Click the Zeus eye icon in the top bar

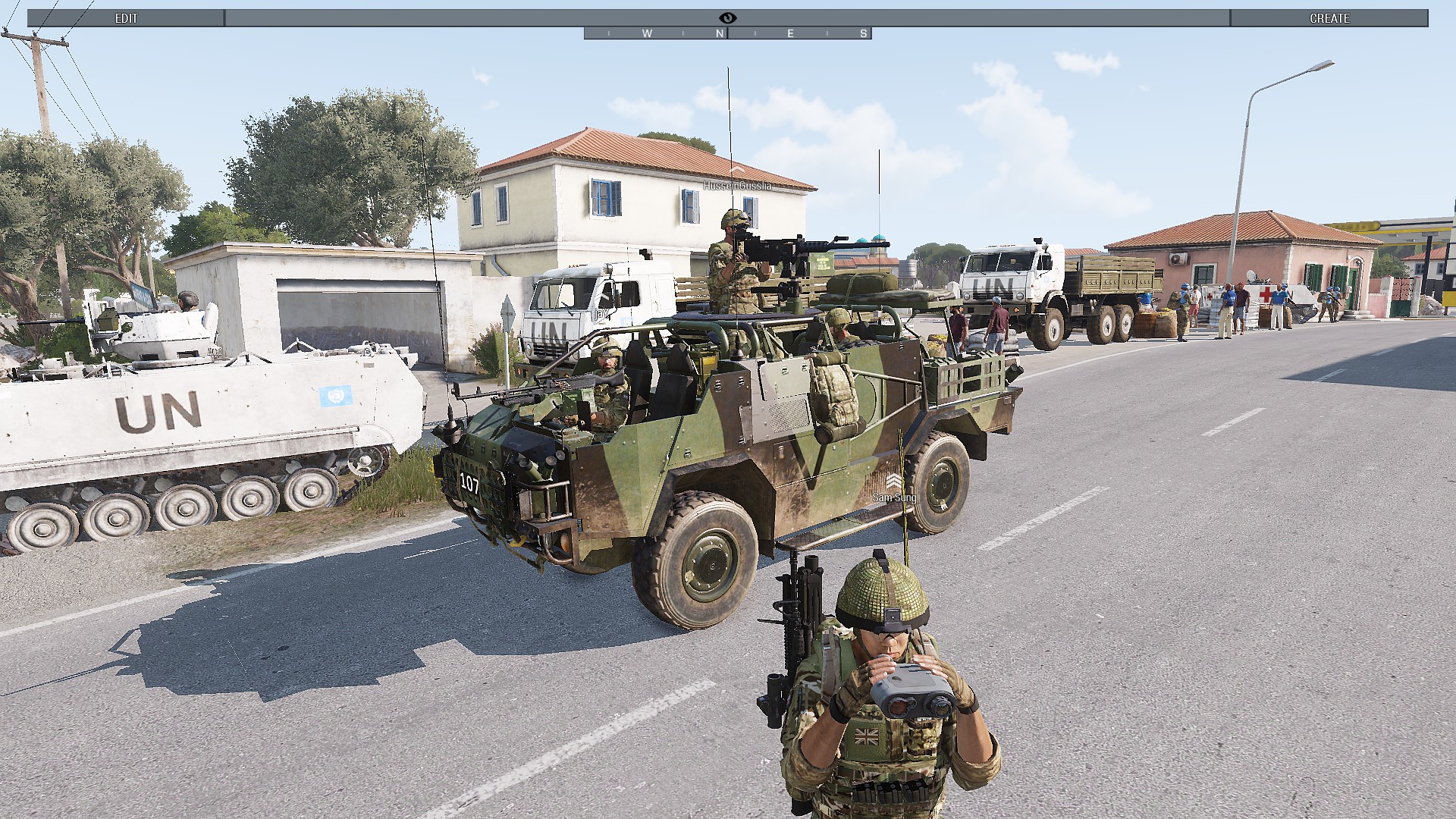727,18
